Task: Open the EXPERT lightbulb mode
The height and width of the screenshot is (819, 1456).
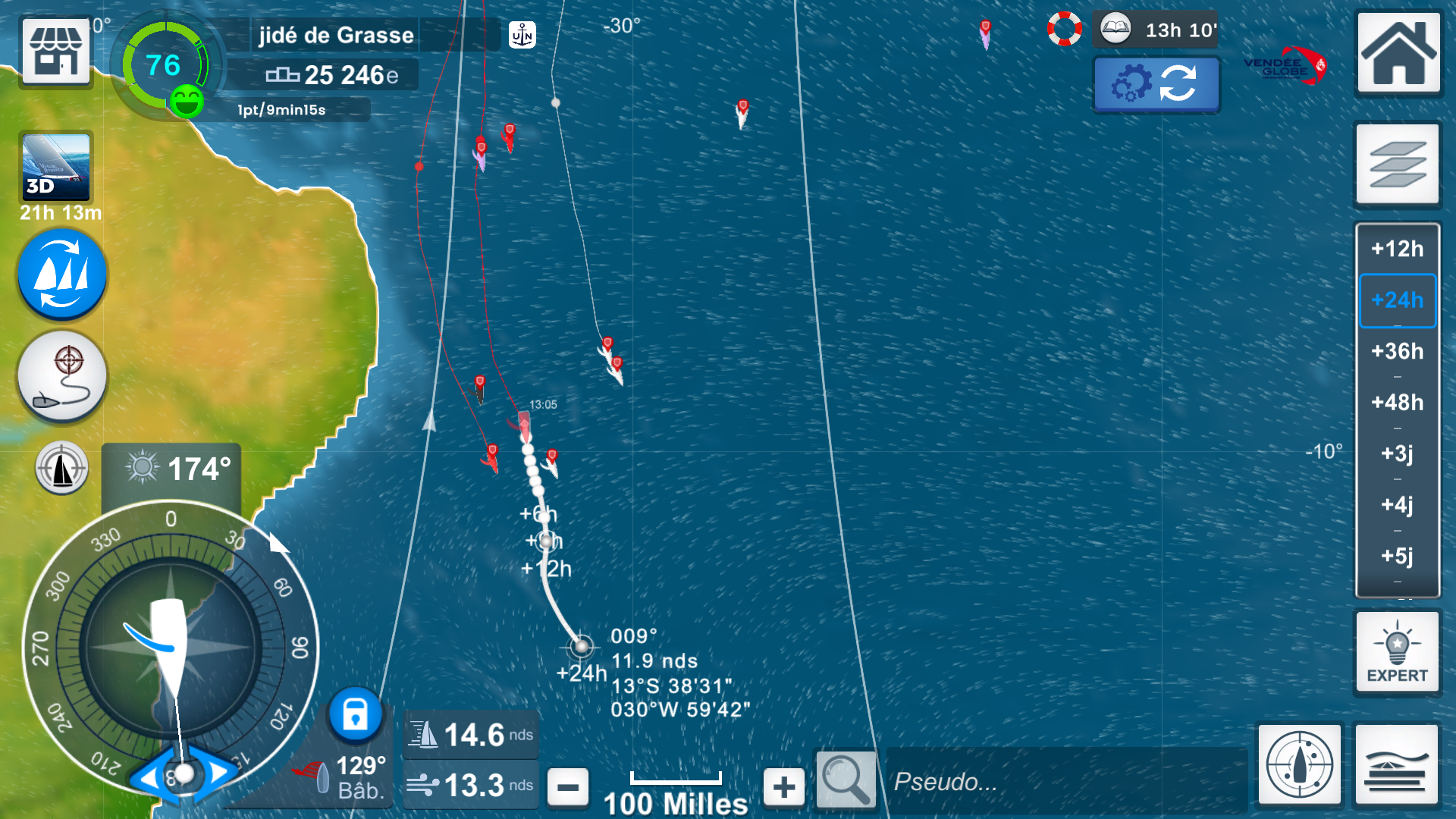Action: click(x=1397, y=652)
